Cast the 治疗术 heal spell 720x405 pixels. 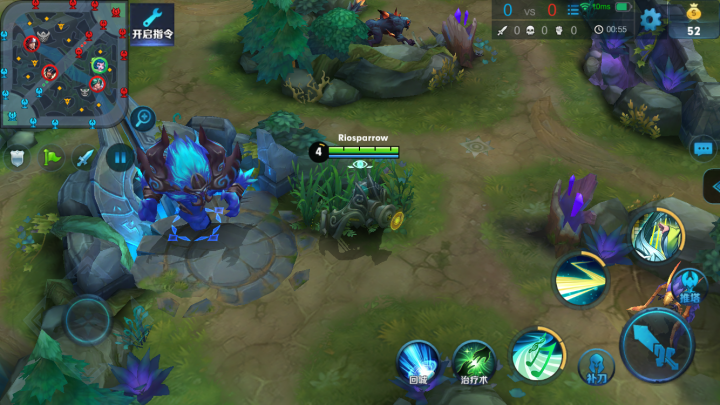(474, 360)
